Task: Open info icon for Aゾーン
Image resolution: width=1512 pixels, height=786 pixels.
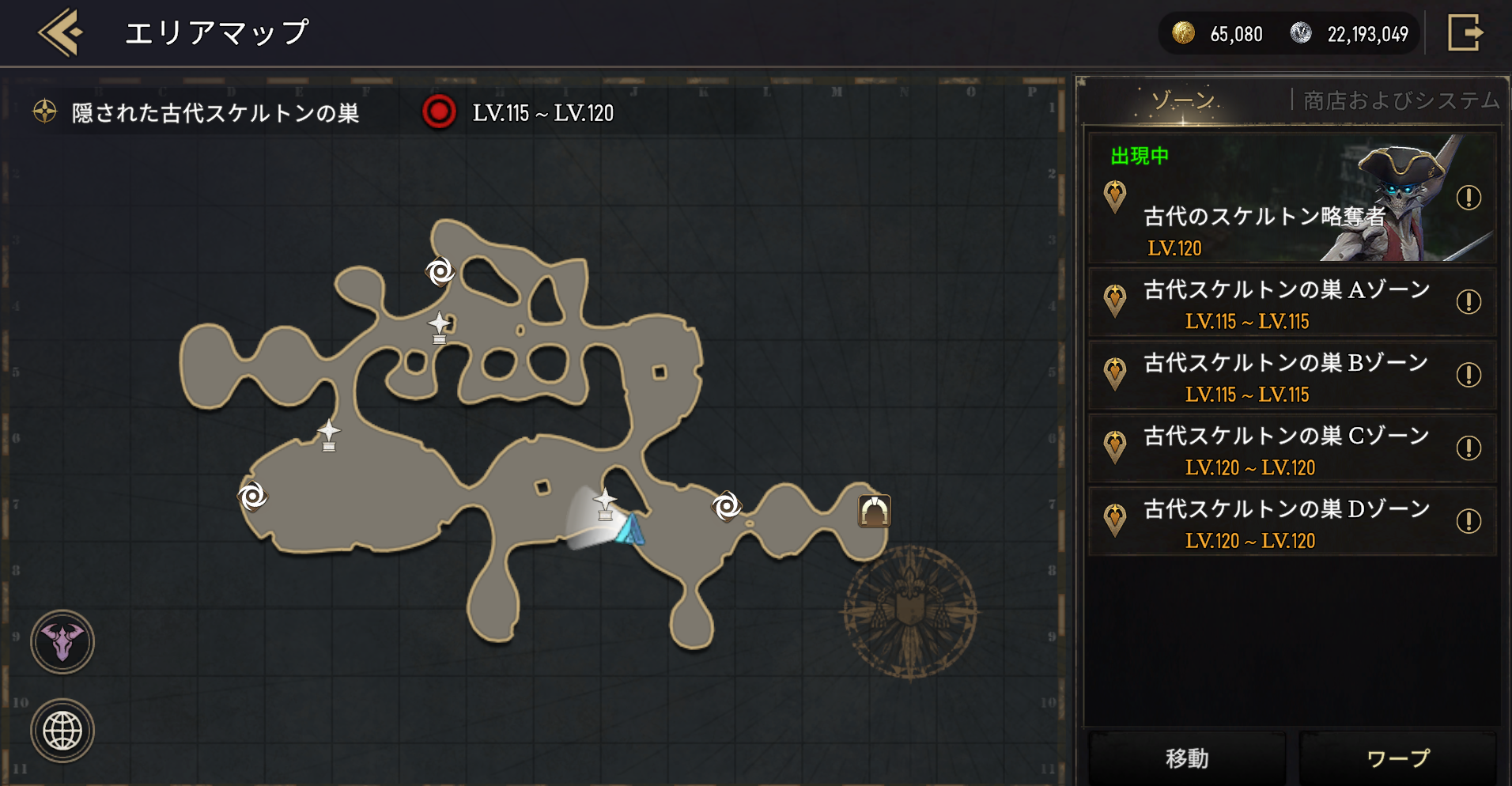Action: click(x=1469, y=301)
